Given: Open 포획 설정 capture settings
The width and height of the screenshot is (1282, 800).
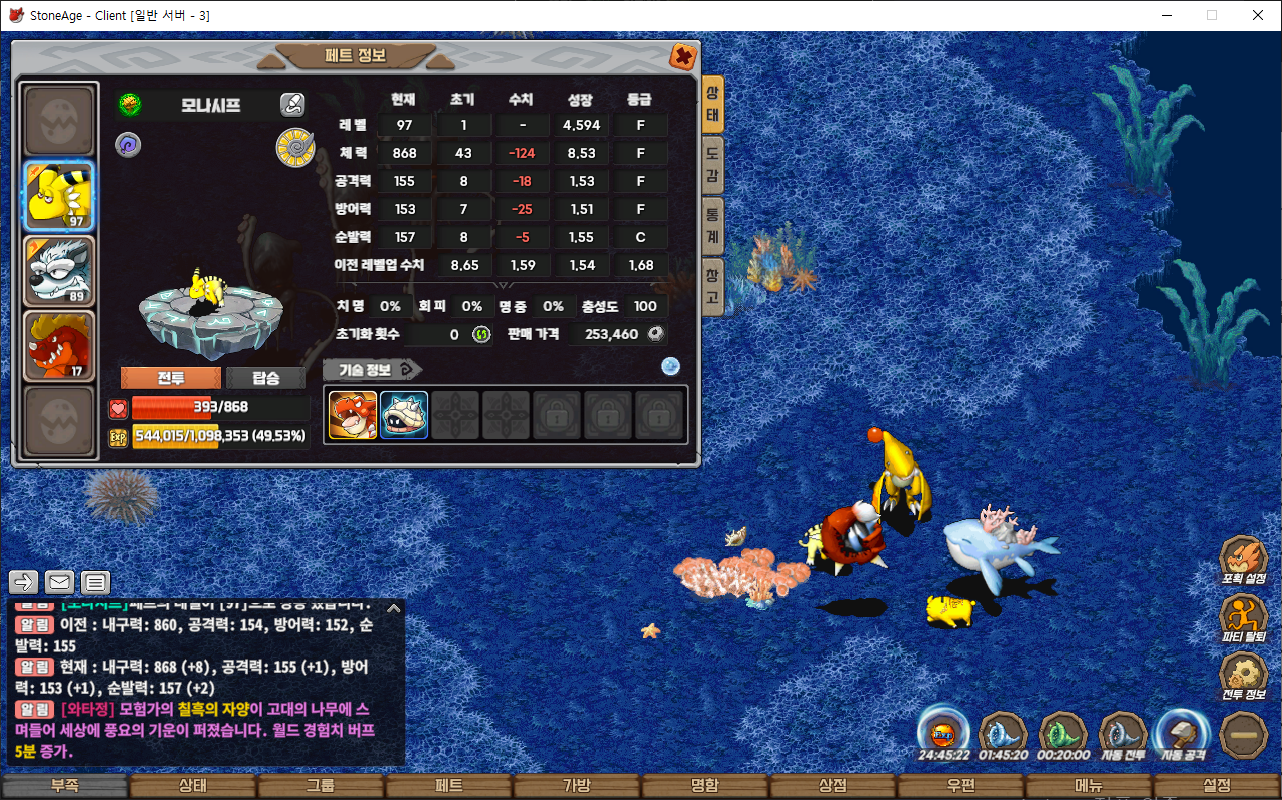Looking at the screenshot, I should [x=1243, y=558].
